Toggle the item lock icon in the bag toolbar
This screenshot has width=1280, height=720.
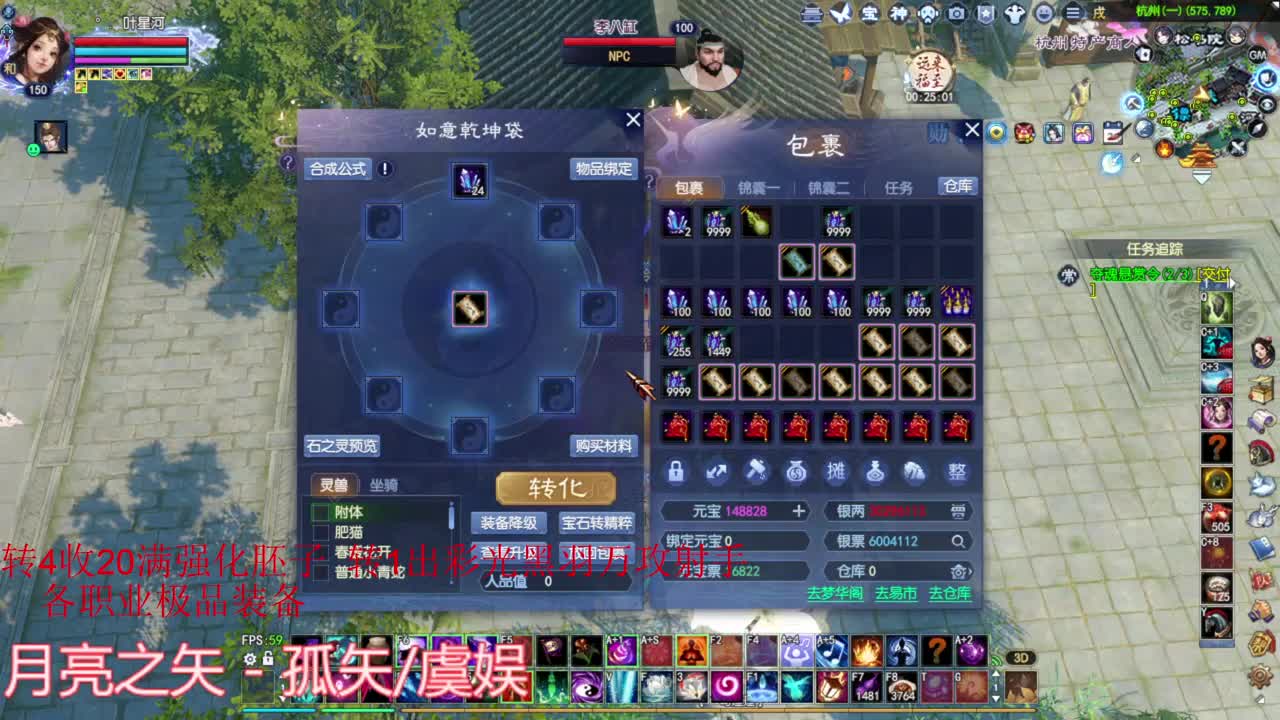[x=675, y=472]
